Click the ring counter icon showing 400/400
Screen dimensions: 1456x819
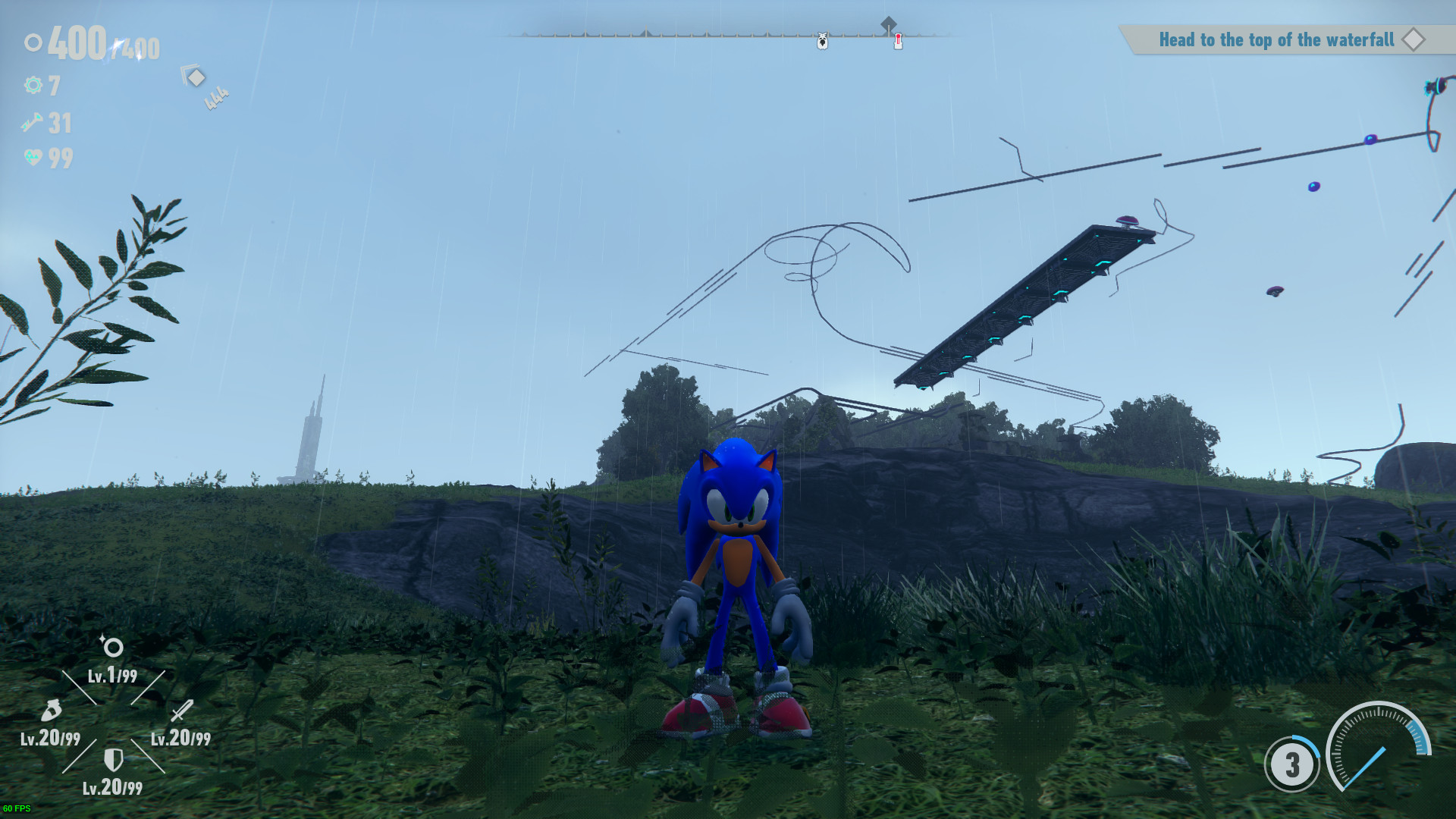coord(32,43)
